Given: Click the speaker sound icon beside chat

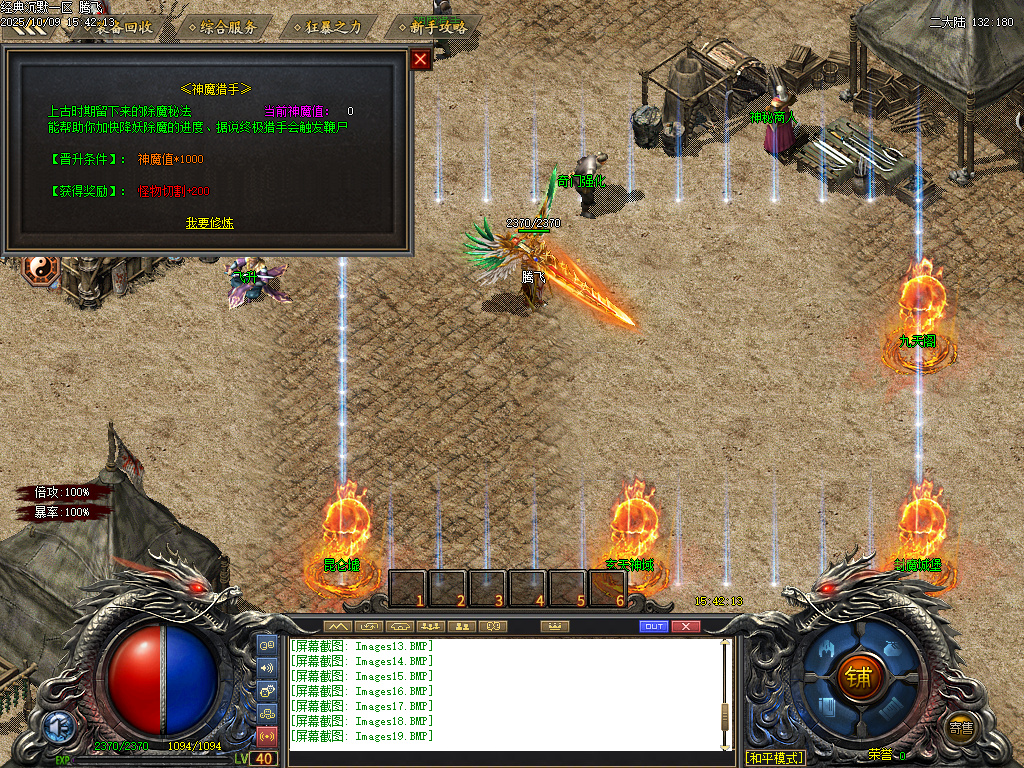Looking at the screenshot, I should [x=267, y=668].
